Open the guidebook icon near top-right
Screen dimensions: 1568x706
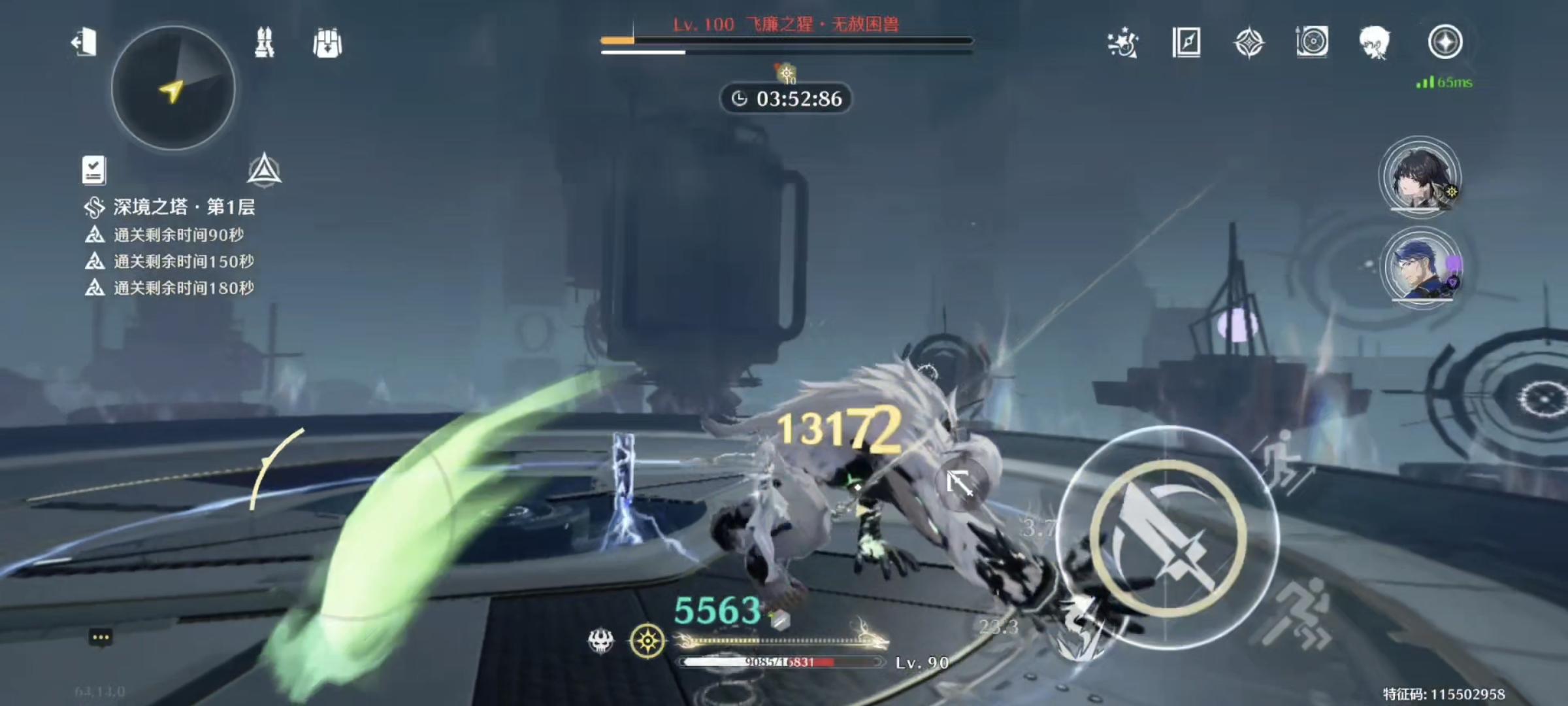pyautogui.click(x=1186, y=43)
